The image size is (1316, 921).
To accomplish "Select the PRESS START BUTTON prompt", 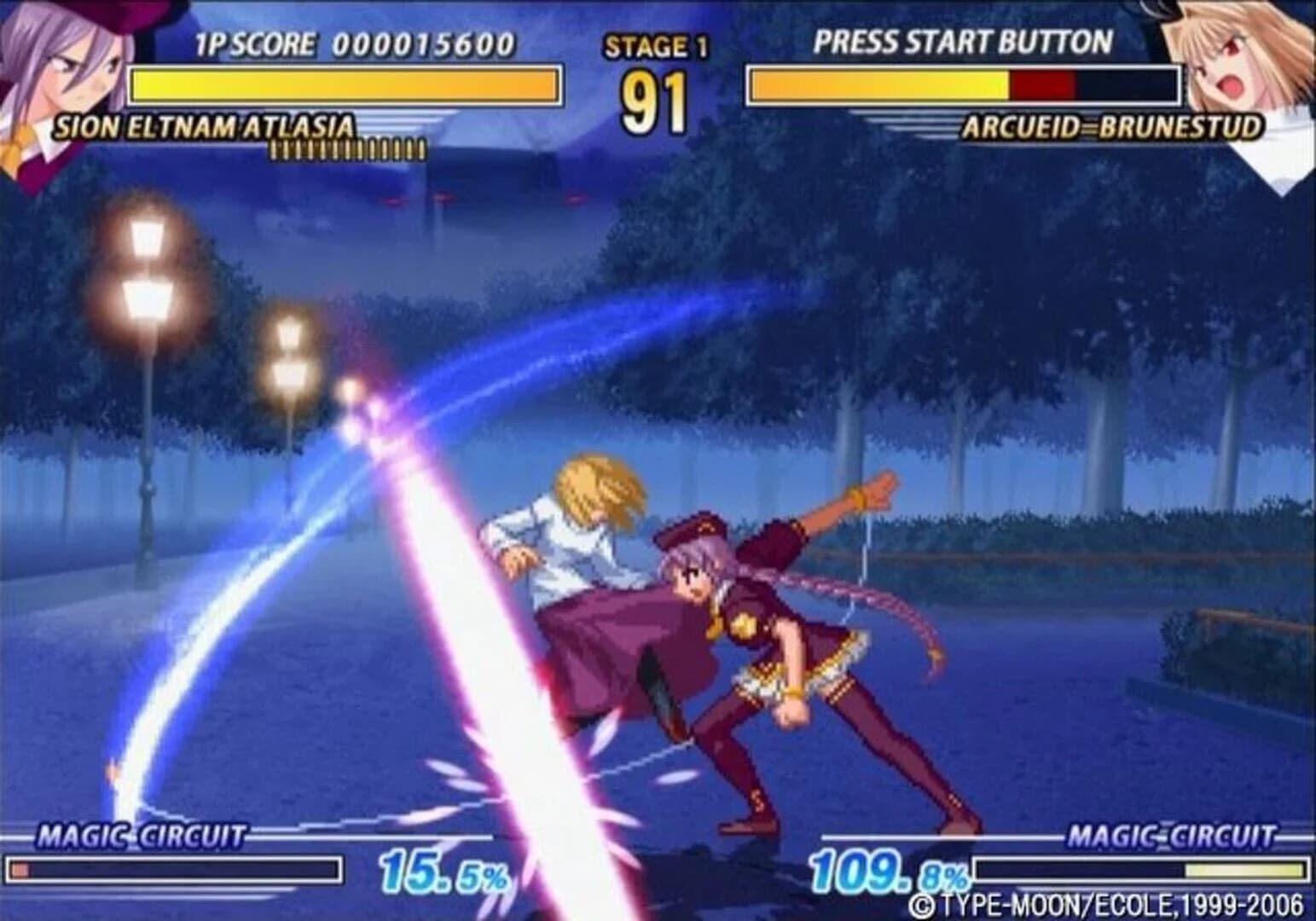I will click(965, 38).
